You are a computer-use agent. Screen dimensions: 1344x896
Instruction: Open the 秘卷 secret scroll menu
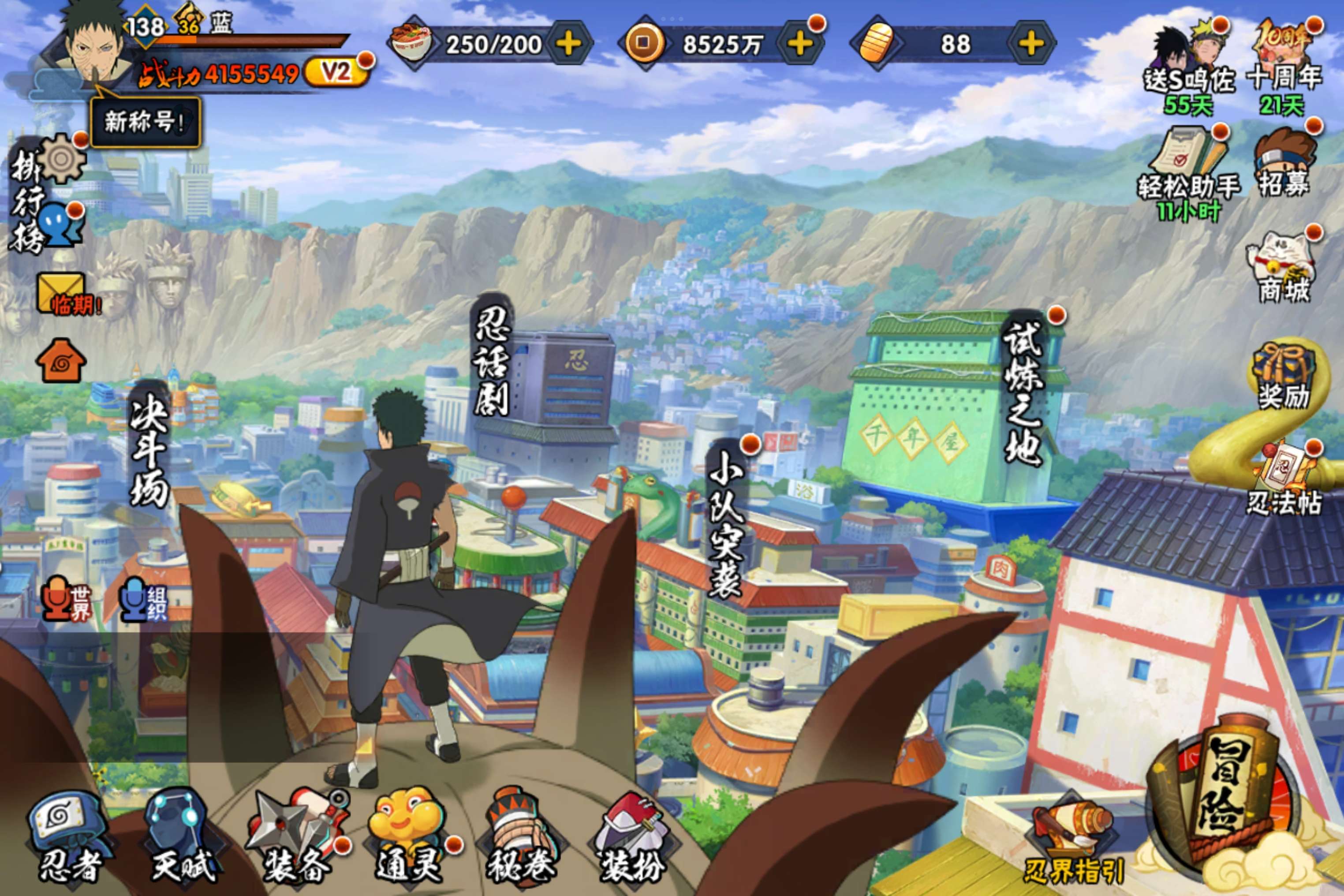[x=520, y=837]
